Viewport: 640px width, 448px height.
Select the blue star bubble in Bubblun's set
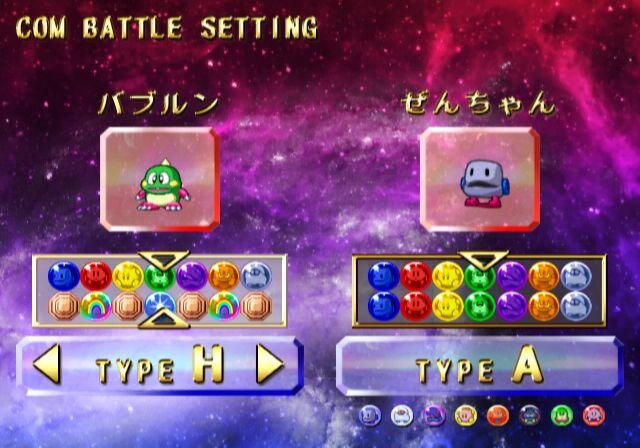(158, 304)
